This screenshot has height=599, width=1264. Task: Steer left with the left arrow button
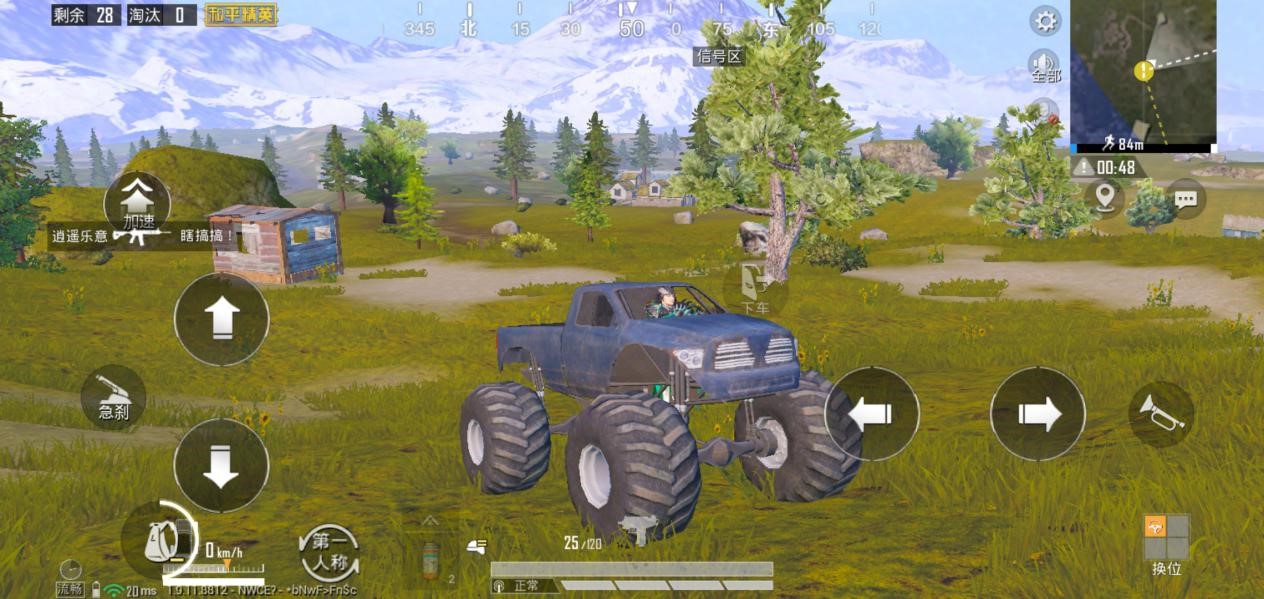click(x=871, y=414)
